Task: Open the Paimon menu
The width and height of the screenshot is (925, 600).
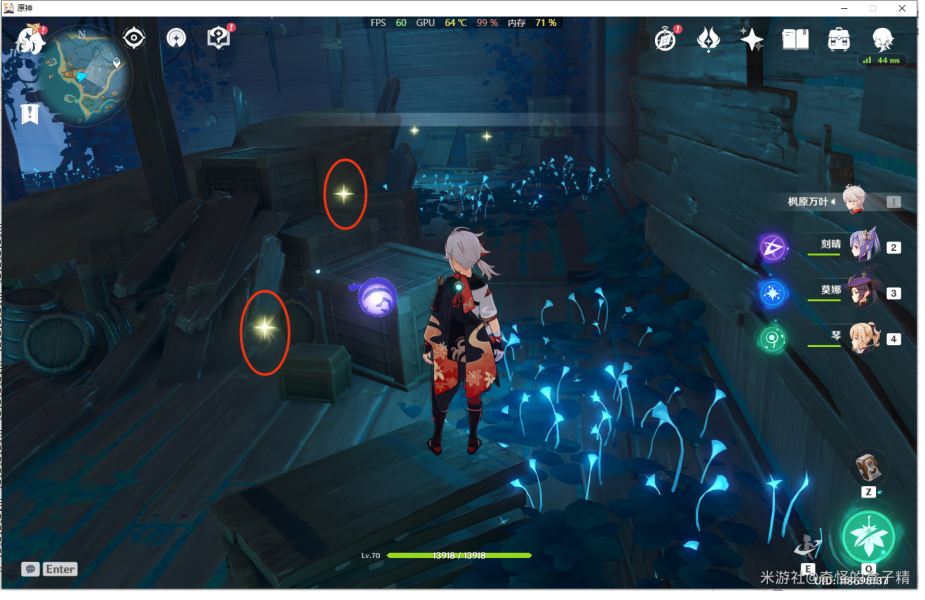Action: tap(30, 40)
